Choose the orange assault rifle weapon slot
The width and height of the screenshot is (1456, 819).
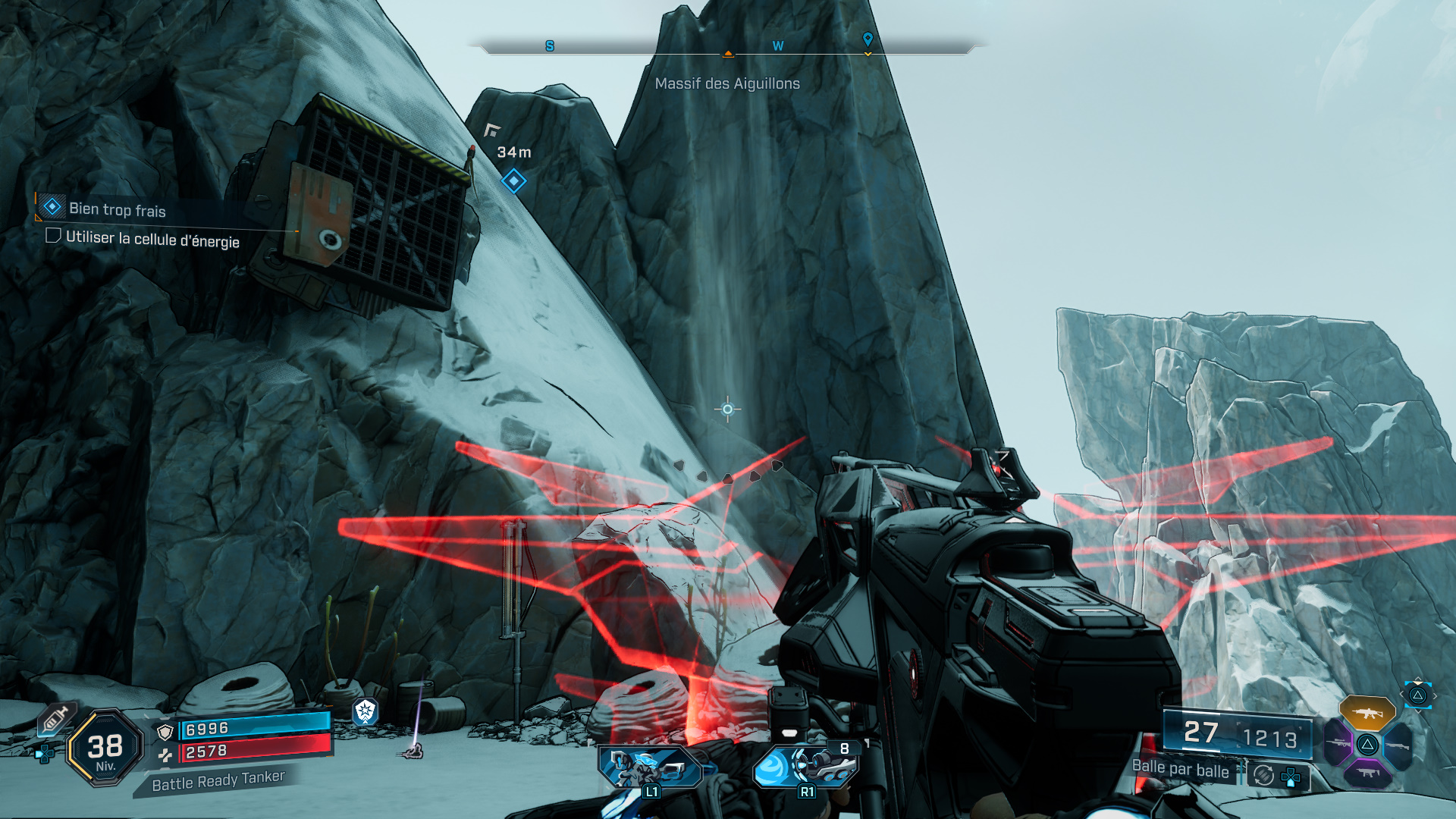click(x=1367, y=713)
